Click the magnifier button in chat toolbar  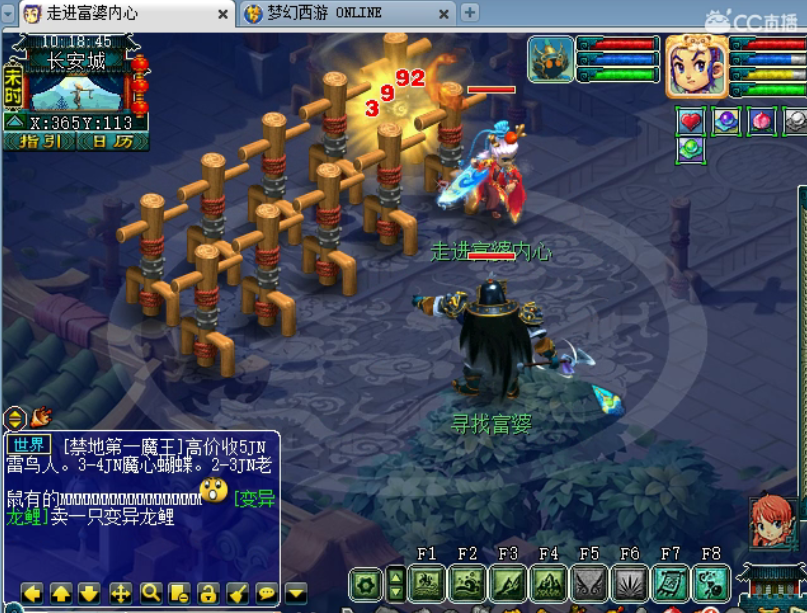tap(150, 593)
